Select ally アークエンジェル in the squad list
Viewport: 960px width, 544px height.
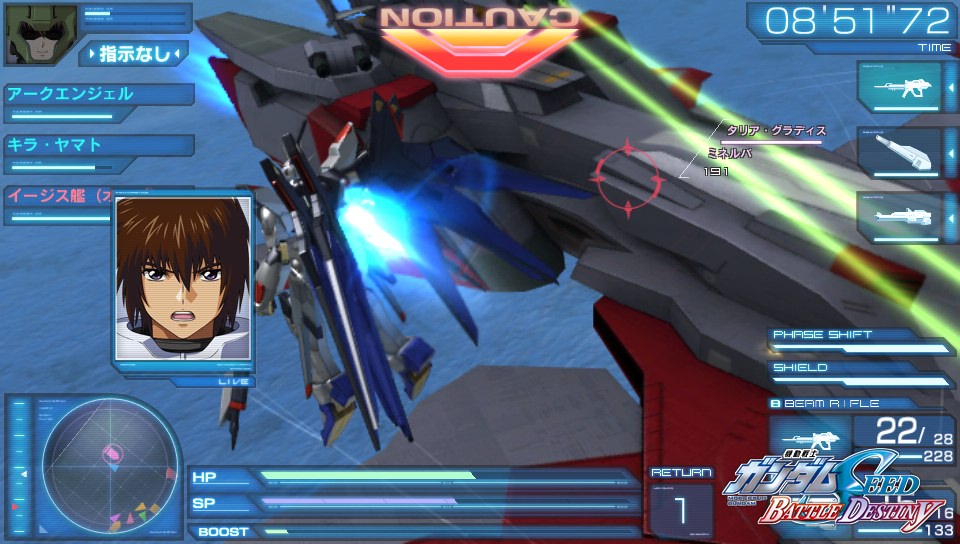(x=98, y=95)
